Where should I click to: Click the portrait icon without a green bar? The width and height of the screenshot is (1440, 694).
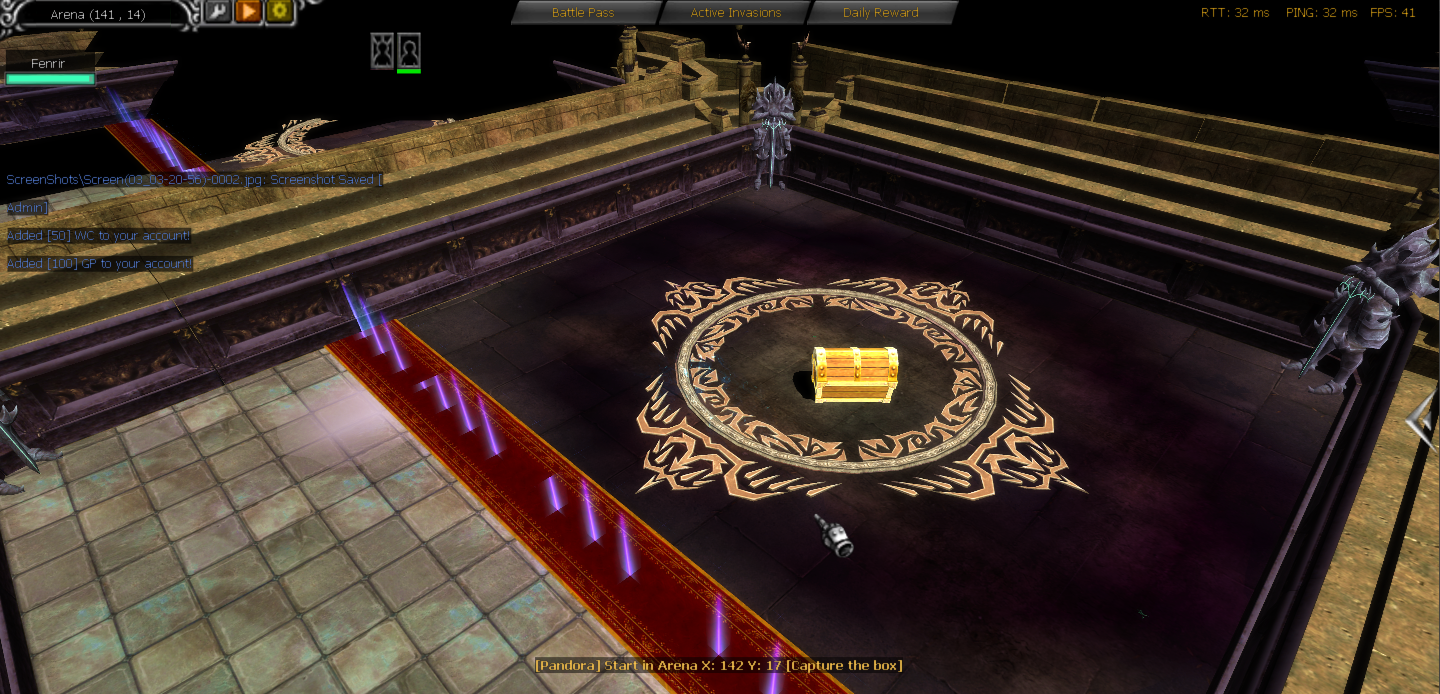tap(382, 51)
